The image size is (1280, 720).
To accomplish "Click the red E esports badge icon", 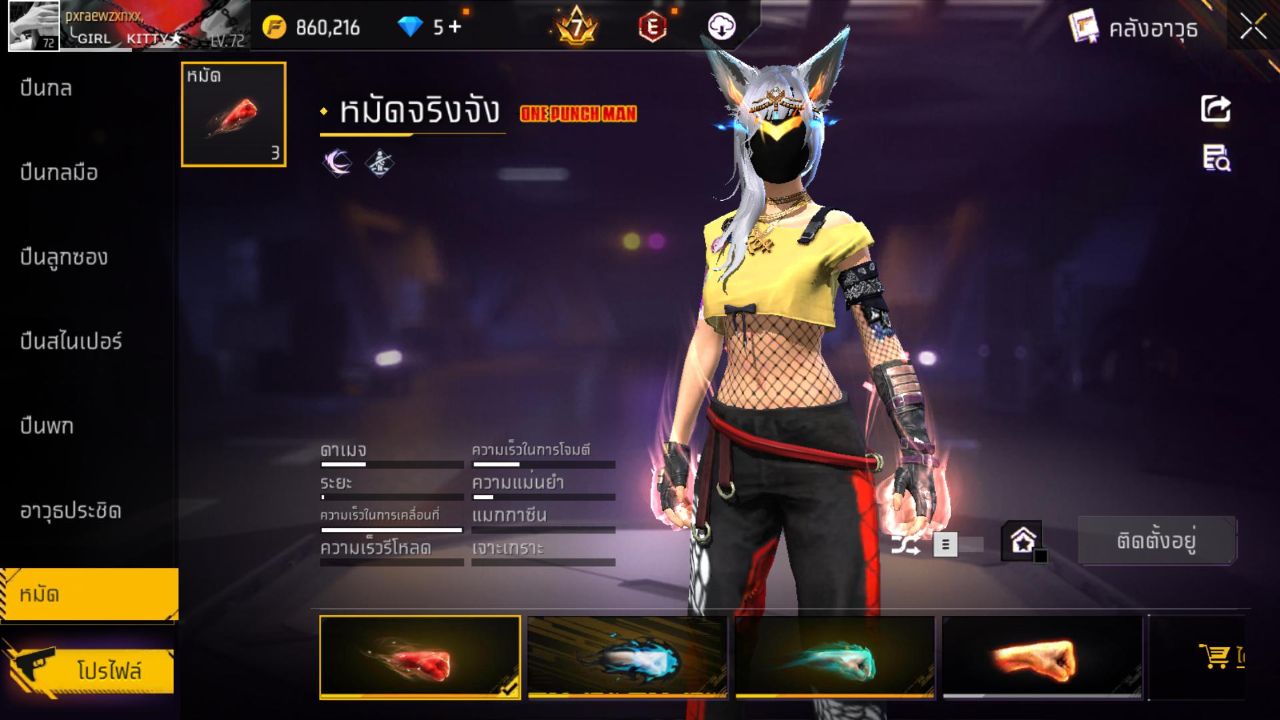I will pos(652,27).
